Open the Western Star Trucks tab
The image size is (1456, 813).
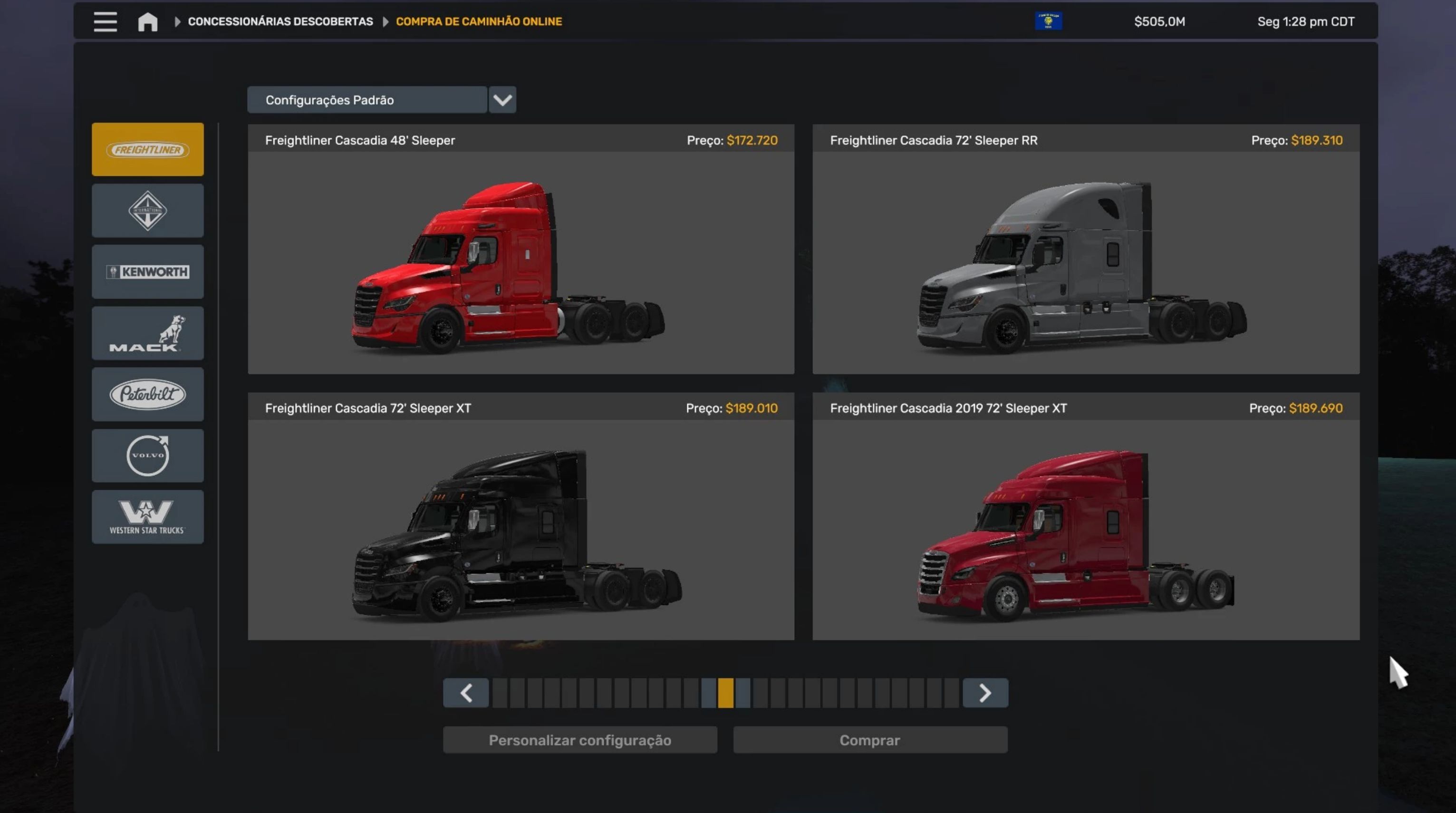pyautogui.click(x=147, y=517)
